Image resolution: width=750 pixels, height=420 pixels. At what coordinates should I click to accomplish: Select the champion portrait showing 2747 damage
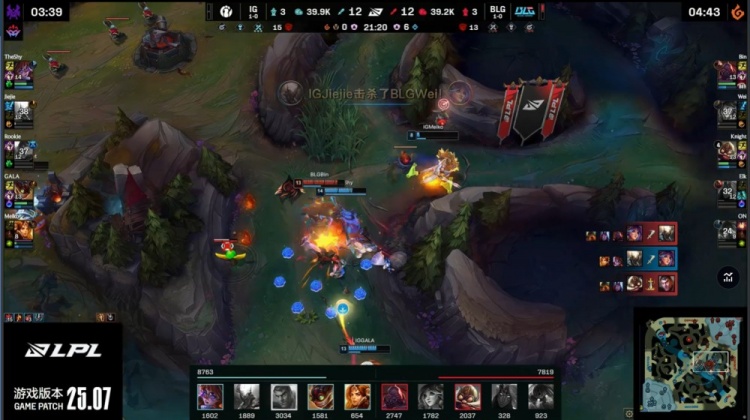point(393,396)
